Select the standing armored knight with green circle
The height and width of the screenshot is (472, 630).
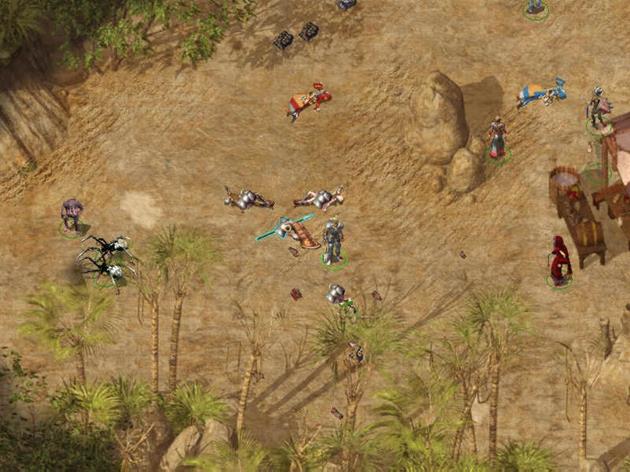tap(333, 242)
